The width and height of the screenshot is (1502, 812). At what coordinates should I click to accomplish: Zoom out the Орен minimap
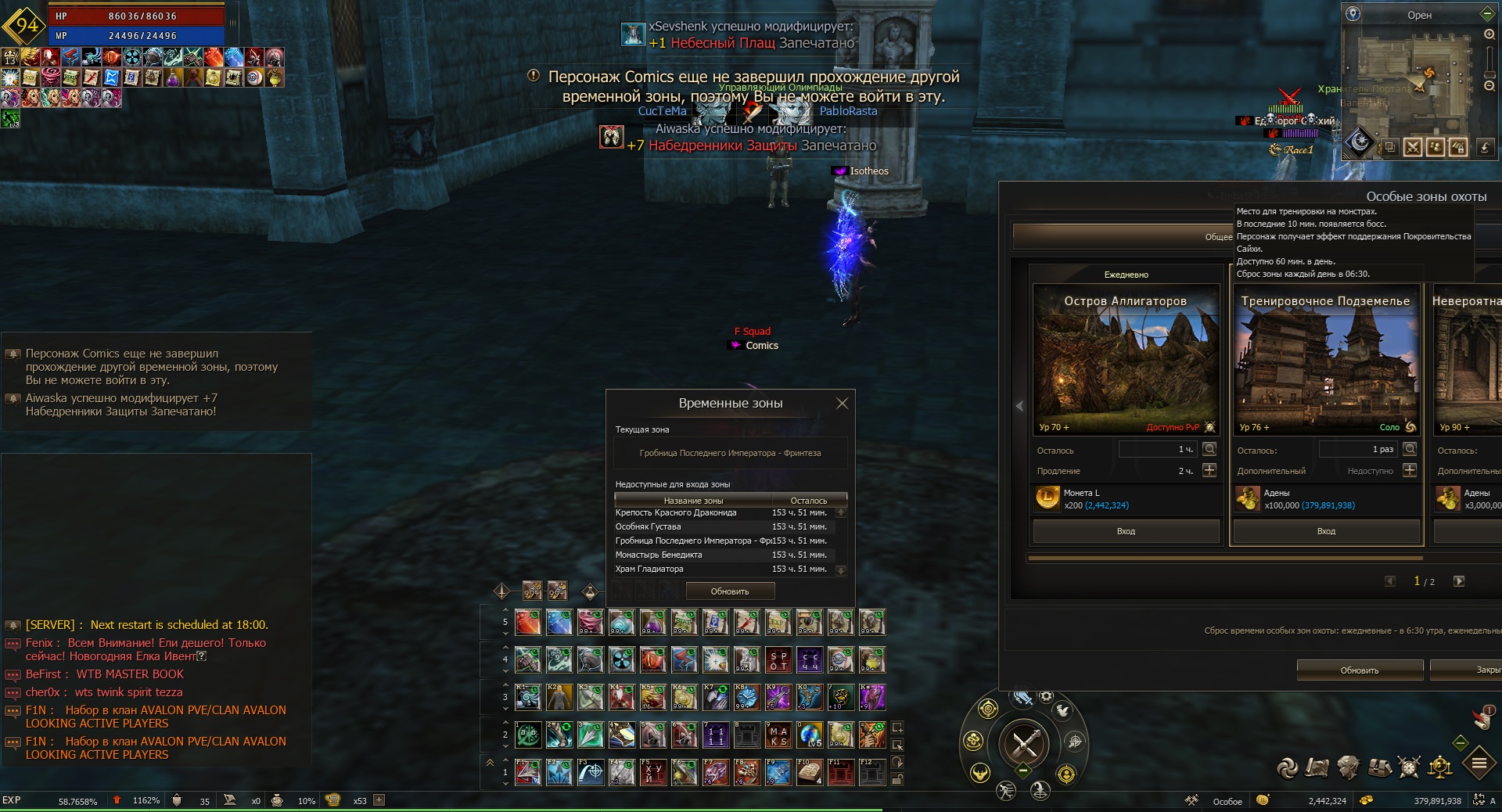point(1489,85)
